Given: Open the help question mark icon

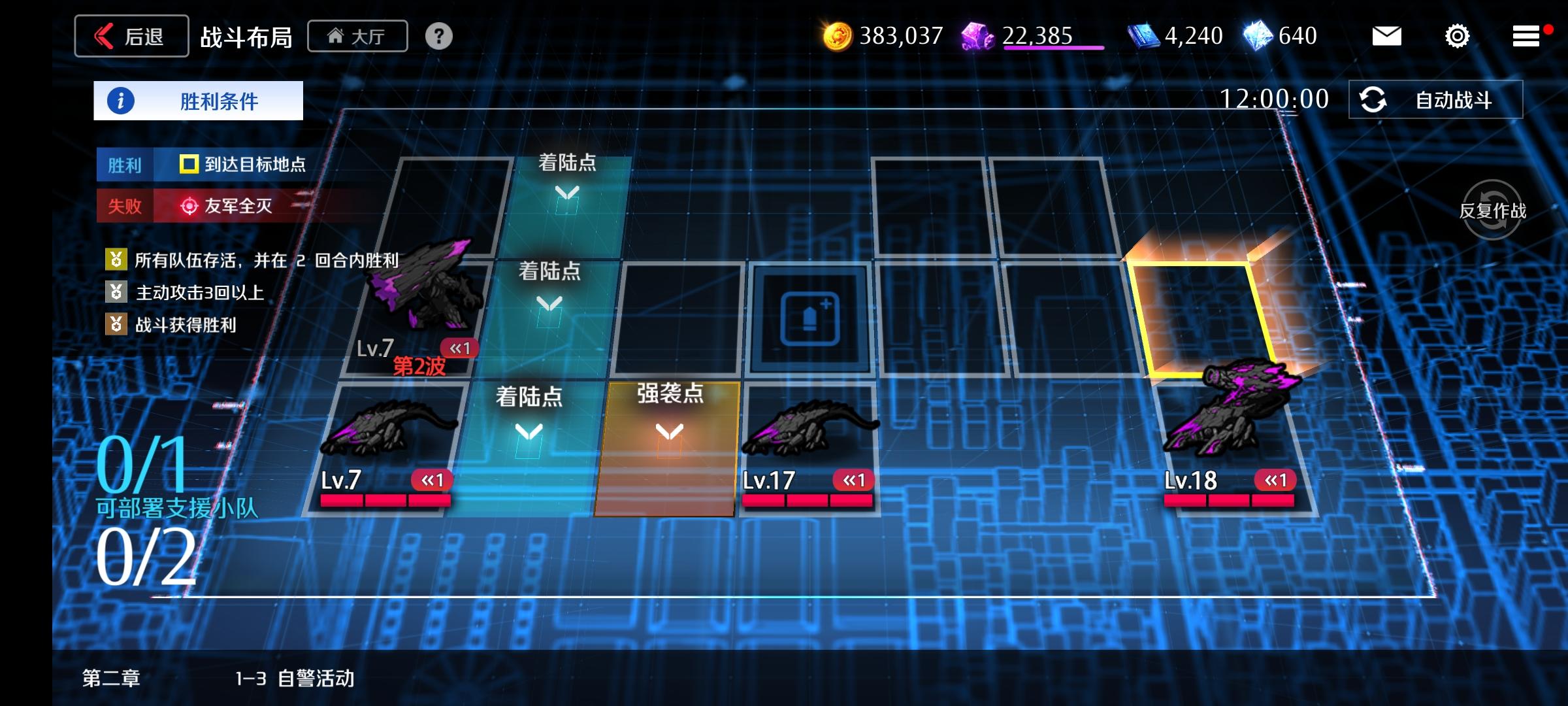Looking at the screenshot, I should pyautogui.click(x=437, y=36).
